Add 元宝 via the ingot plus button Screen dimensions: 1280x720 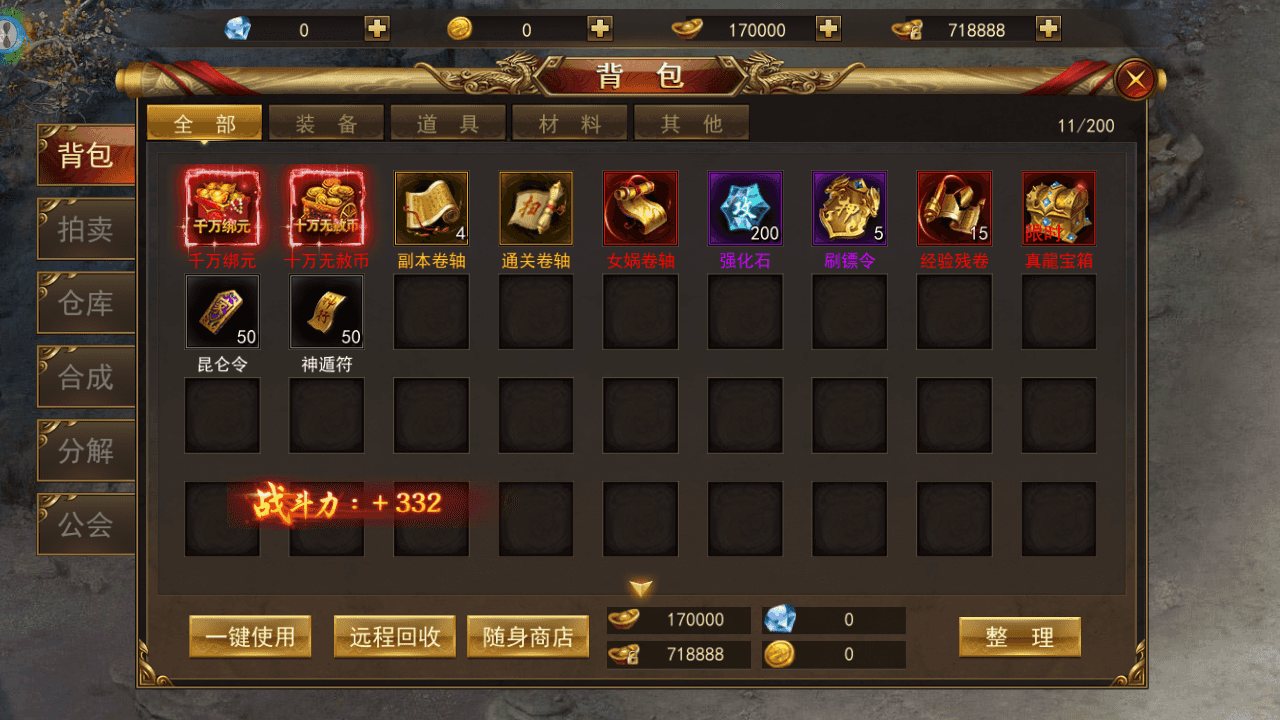(x=827, y=29)
